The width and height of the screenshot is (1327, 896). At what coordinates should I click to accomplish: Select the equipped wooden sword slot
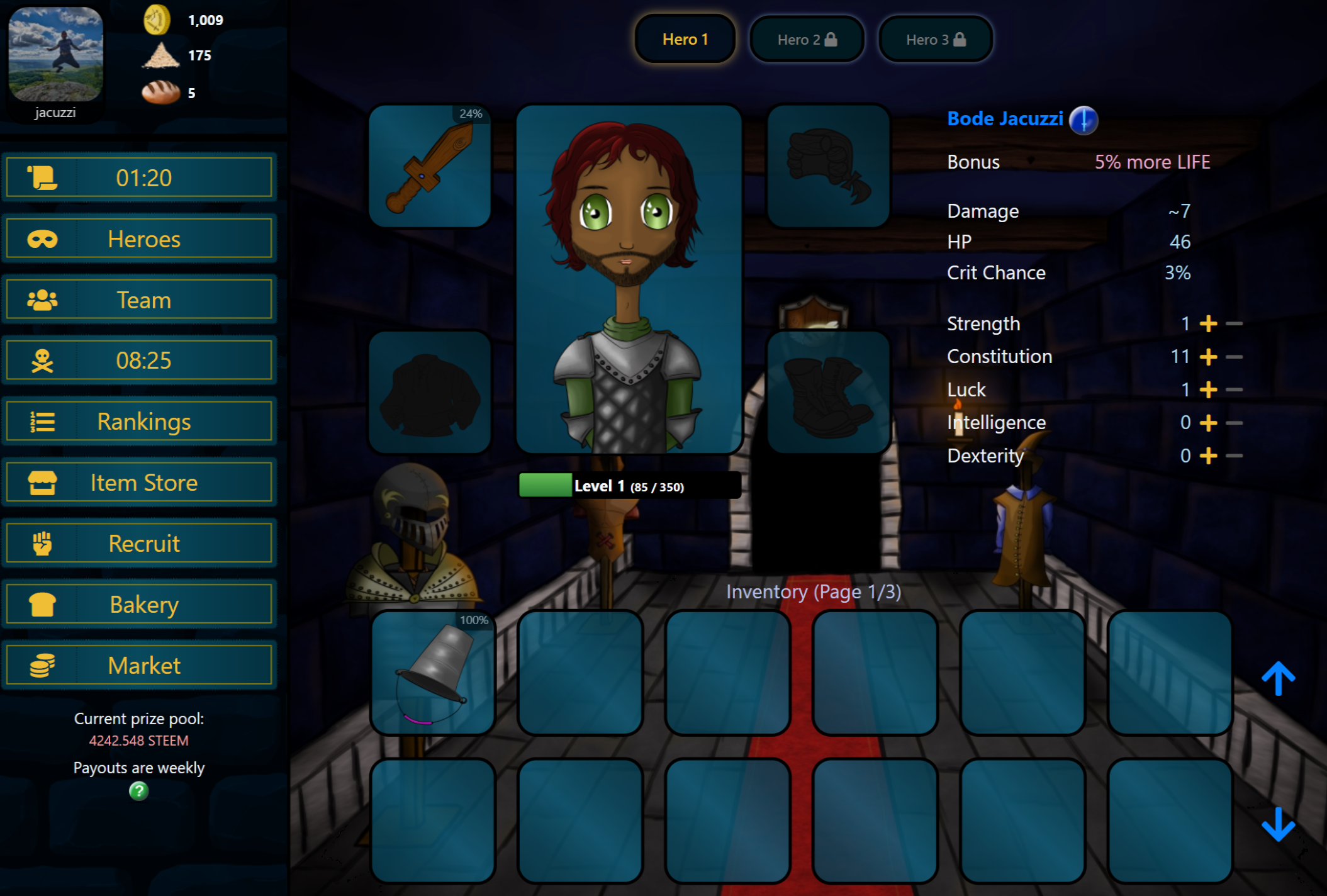coord(430,166)
